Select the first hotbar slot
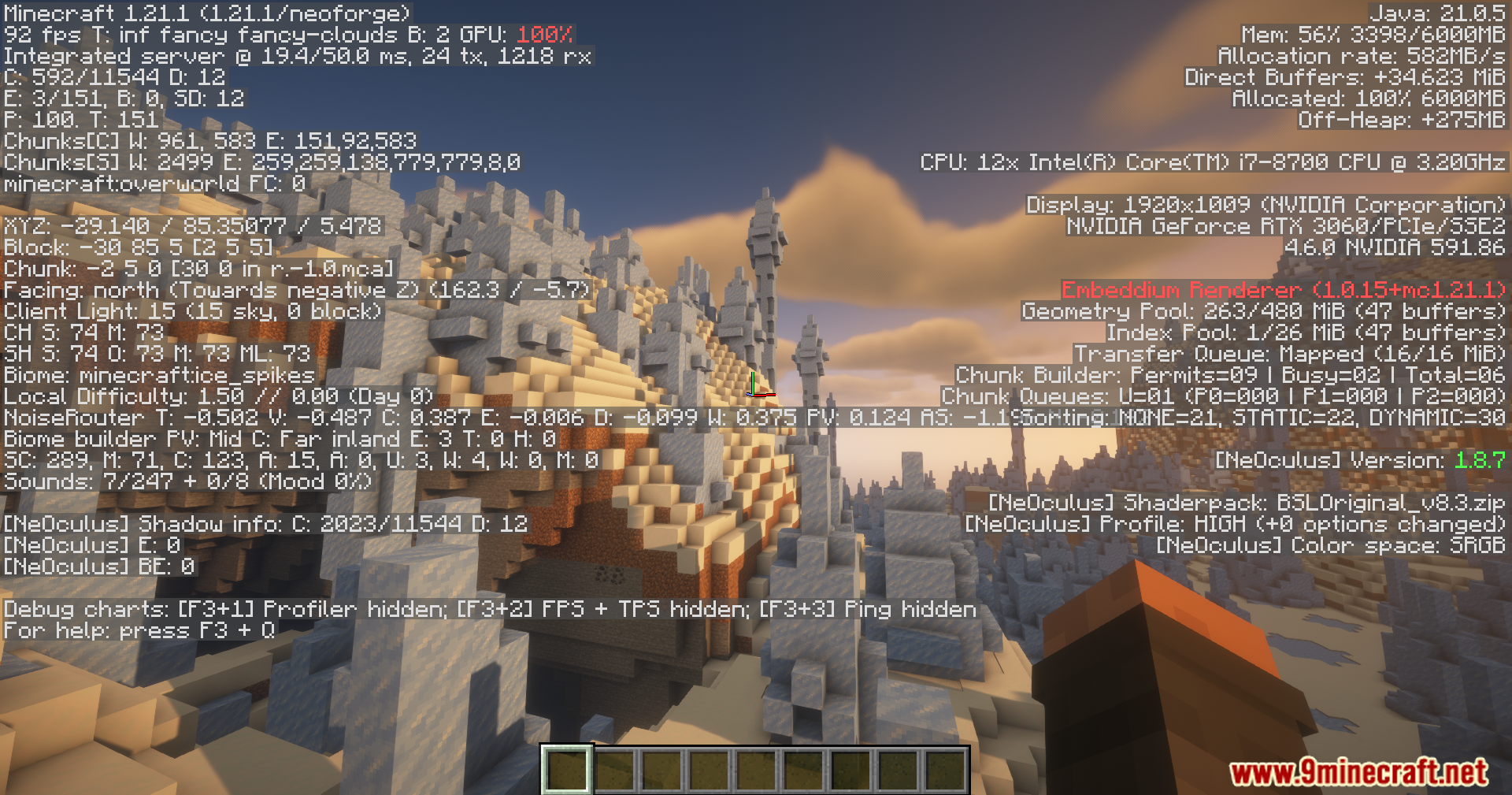 567,772
